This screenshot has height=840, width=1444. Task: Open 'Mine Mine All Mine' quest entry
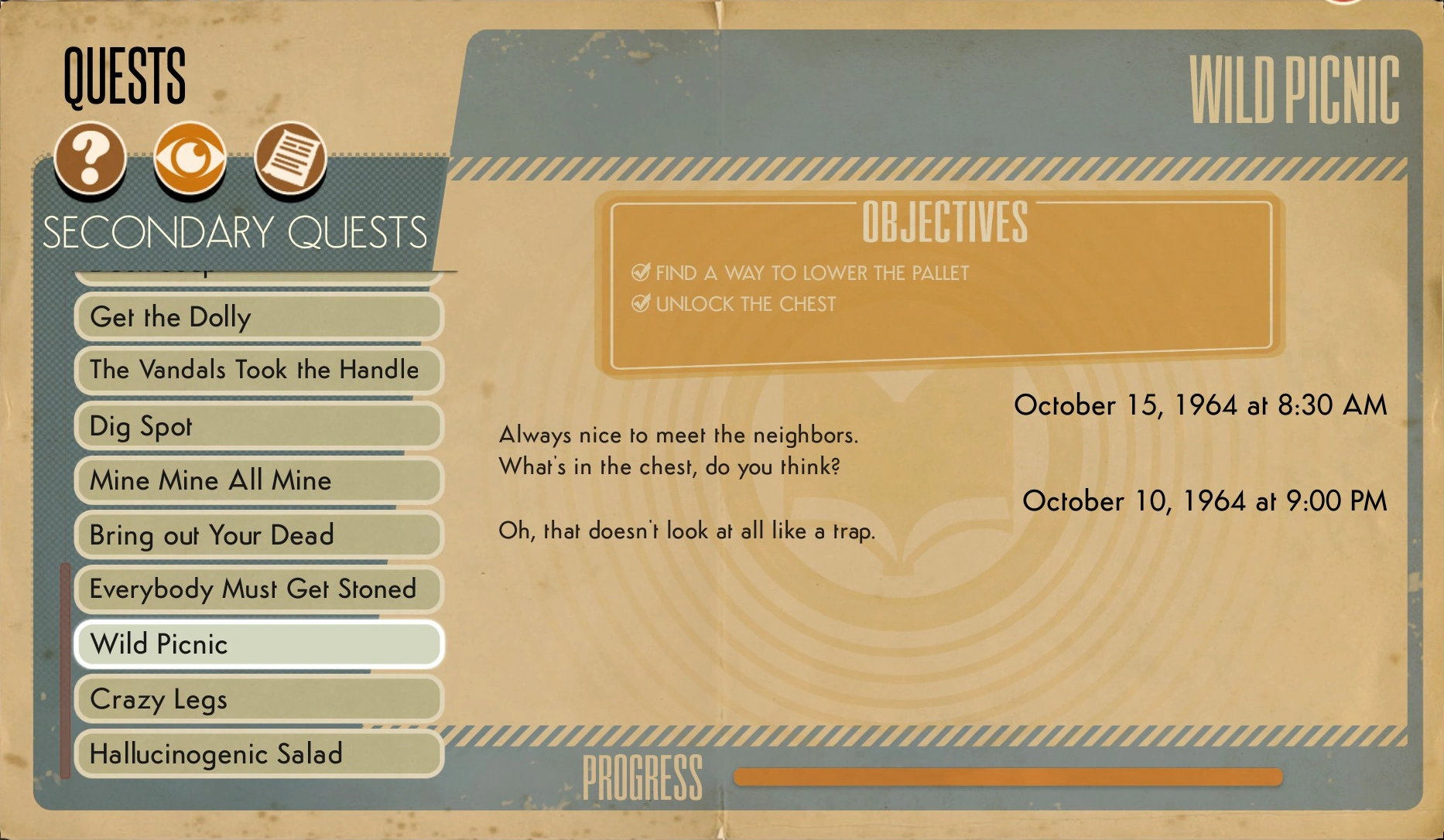tap(257, 480)
